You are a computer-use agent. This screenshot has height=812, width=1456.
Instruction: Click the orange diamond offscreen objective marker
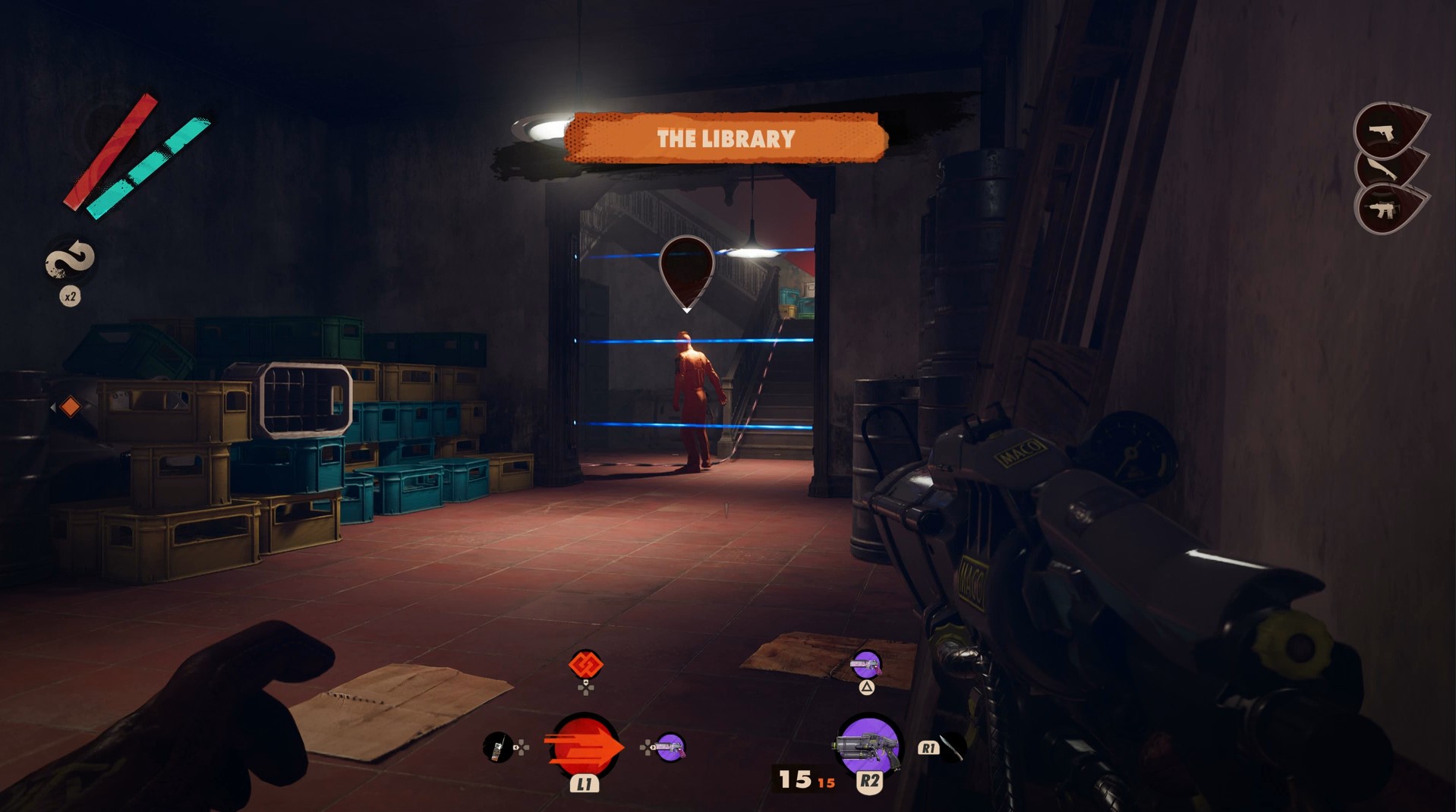click(70, 407)
